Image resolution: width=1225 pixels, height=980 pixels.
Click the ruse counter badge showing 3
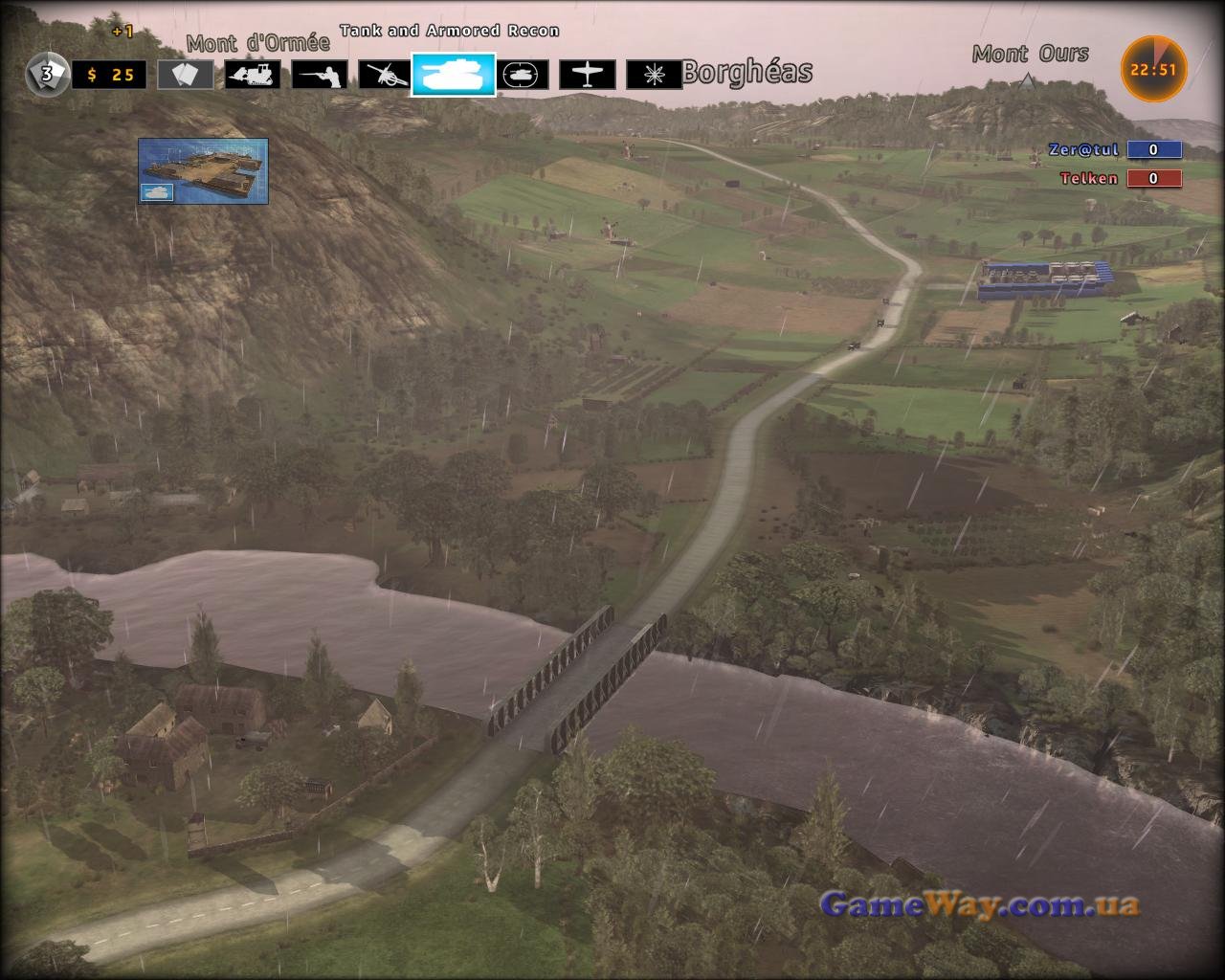46,74
